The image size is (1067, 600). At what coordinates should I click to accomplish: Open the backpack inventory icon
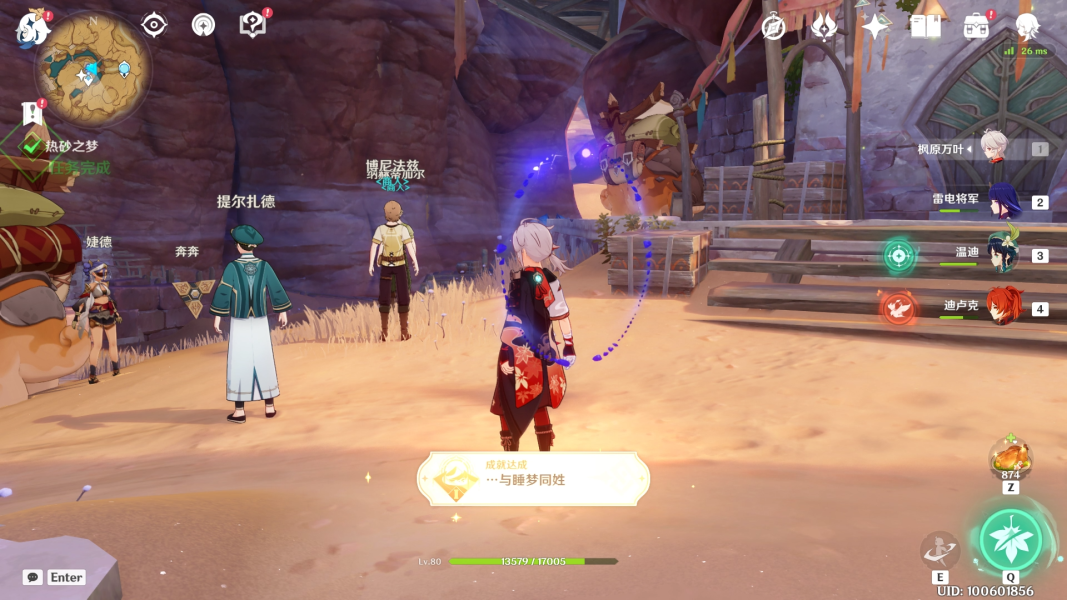[976, 27]
